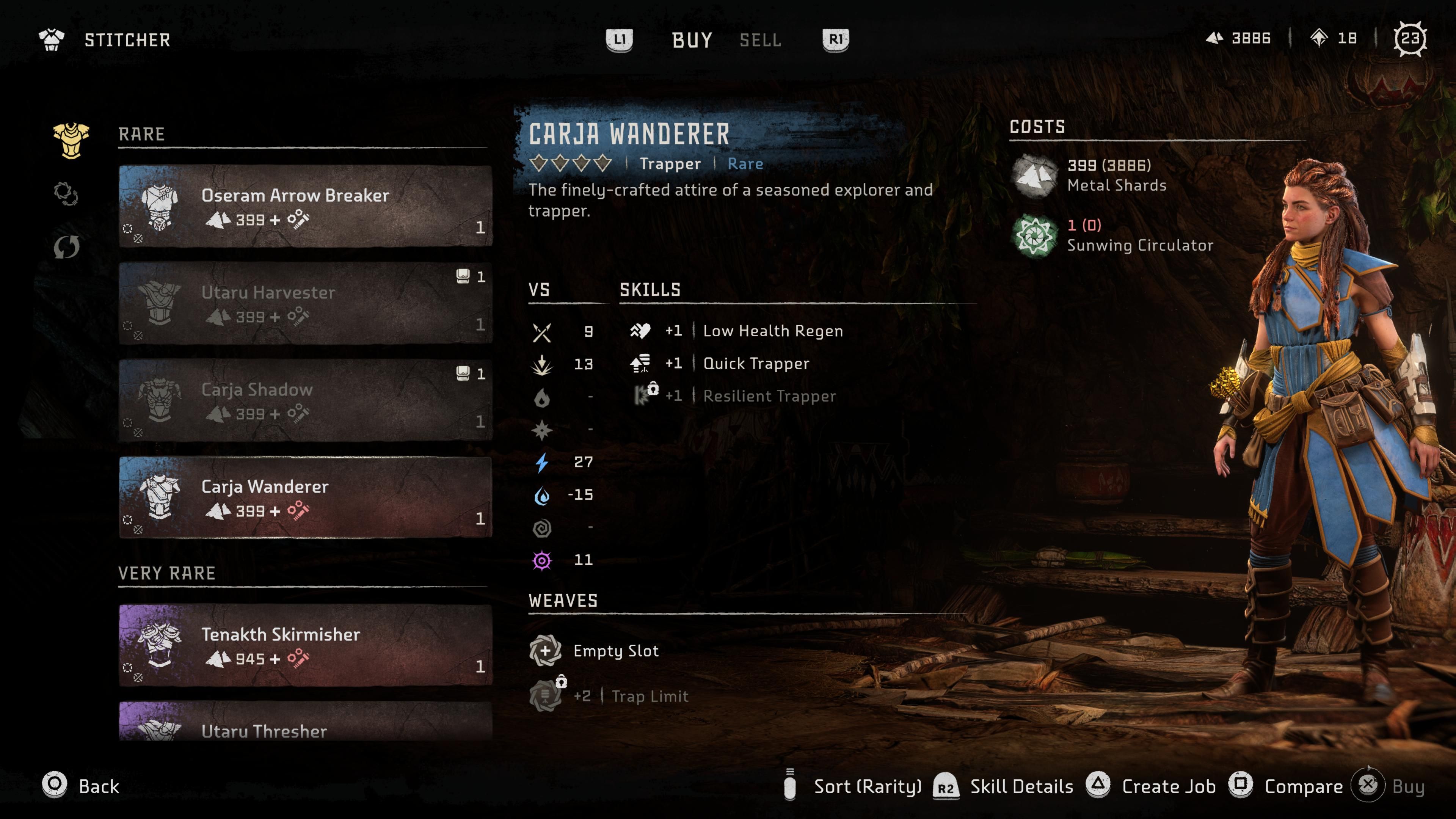Open the weave coil category icon
This screenshot has width=1456, height=819.
pyautogui.click(x=66, y=194)
